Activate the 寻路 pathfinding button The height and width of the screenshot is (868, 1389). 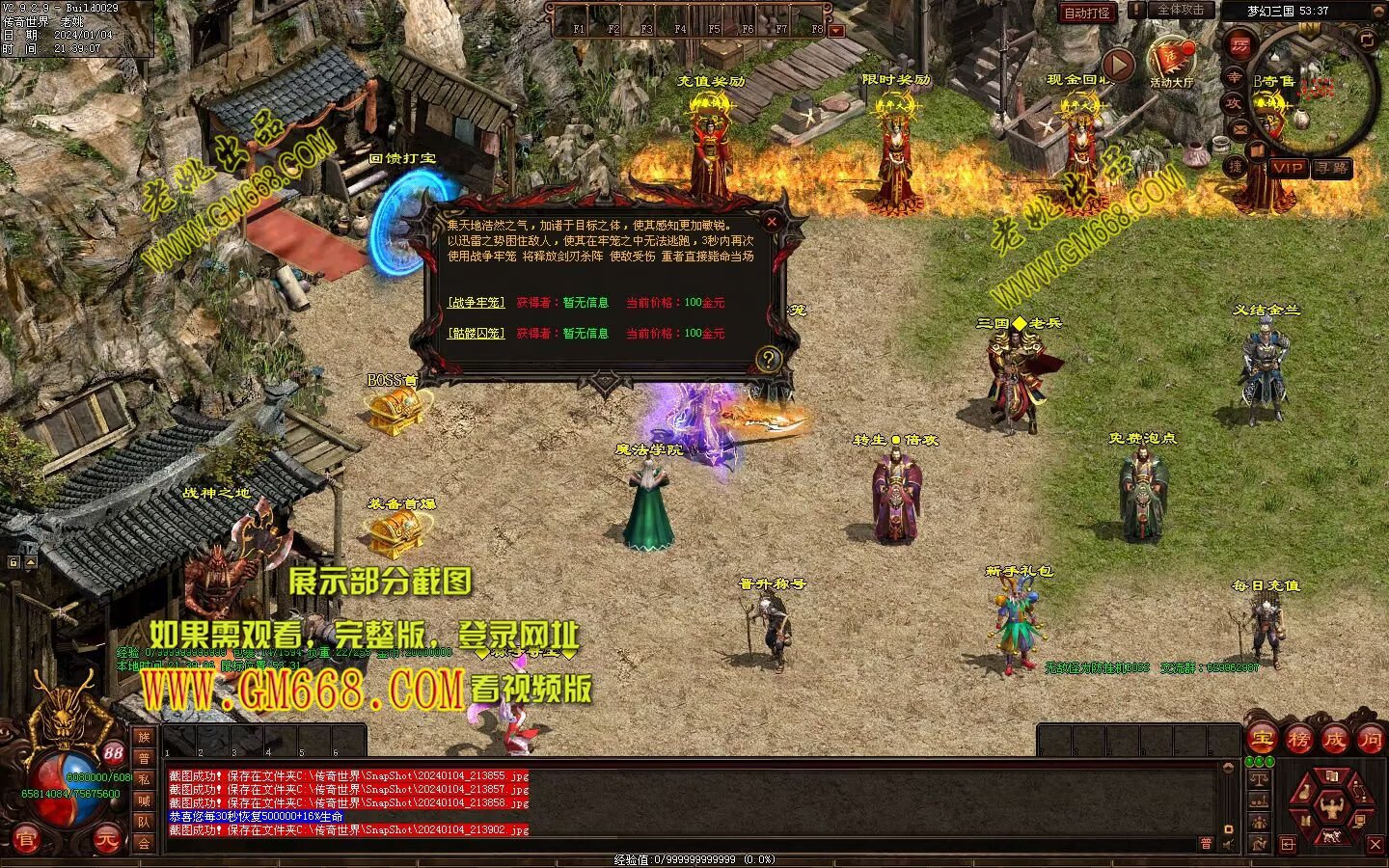pyautogui.click(x=1332, y=168)
